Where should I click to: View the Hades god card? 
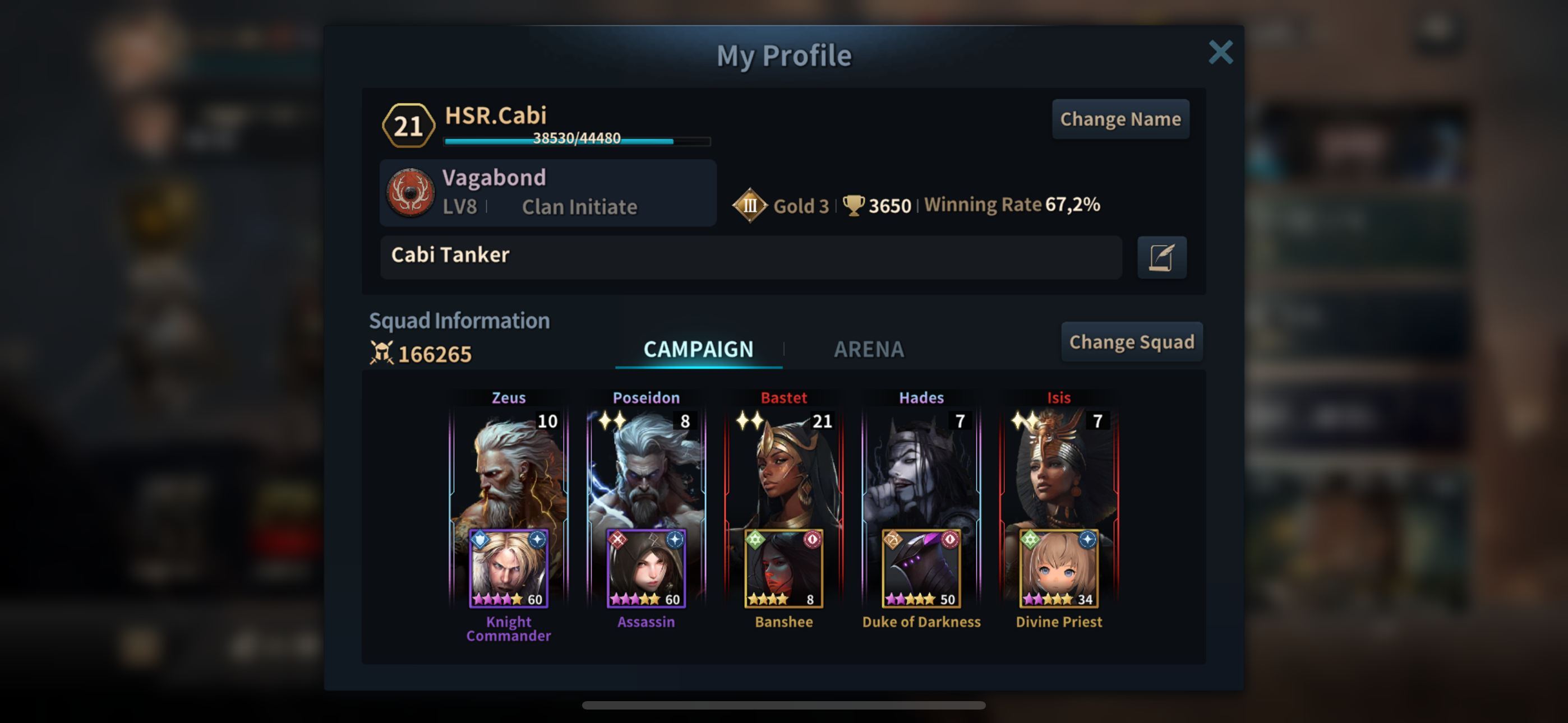[x=921, y=469]
